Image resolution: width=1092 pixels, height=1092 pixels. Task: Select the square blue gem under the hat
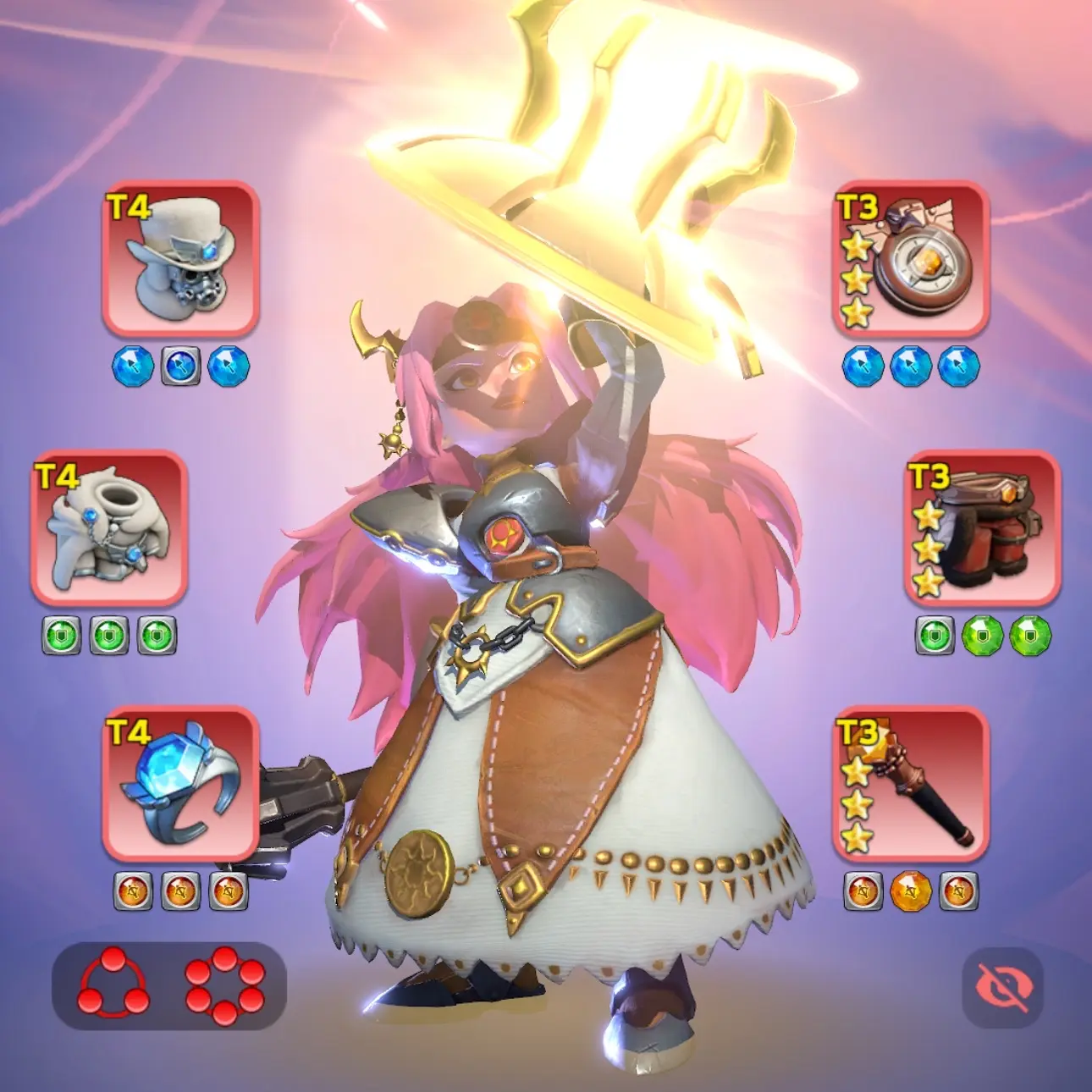pos(180,367)
